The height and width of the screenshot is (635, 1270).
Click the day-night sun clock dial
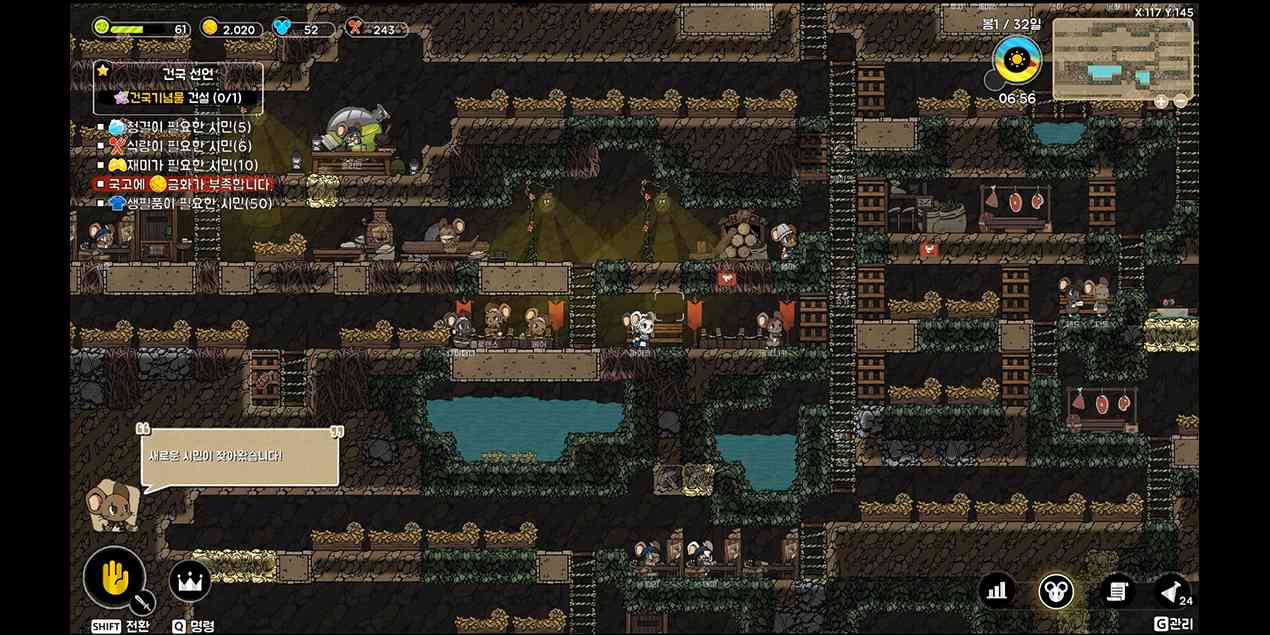[1017, 61]
